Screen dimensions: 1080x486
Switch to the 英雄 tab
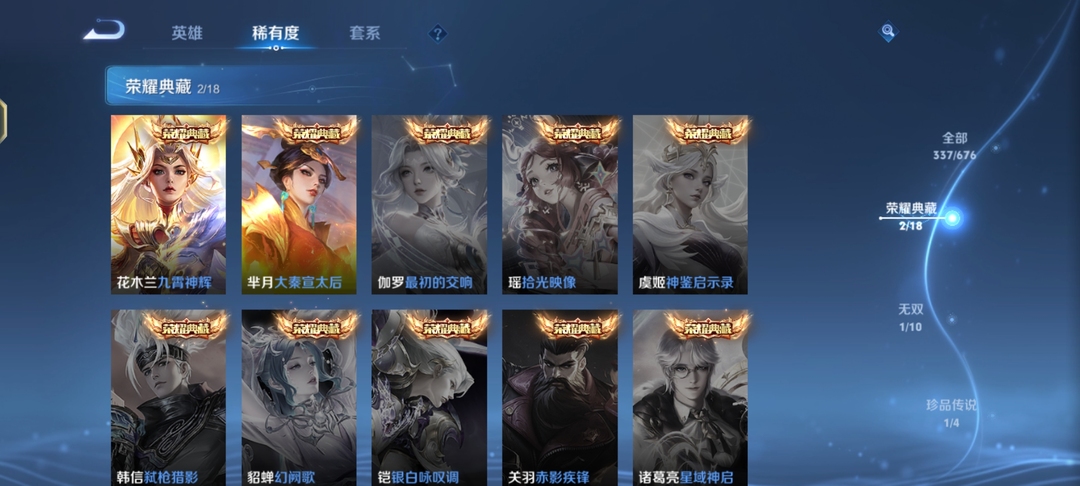[x=187, y=33]
